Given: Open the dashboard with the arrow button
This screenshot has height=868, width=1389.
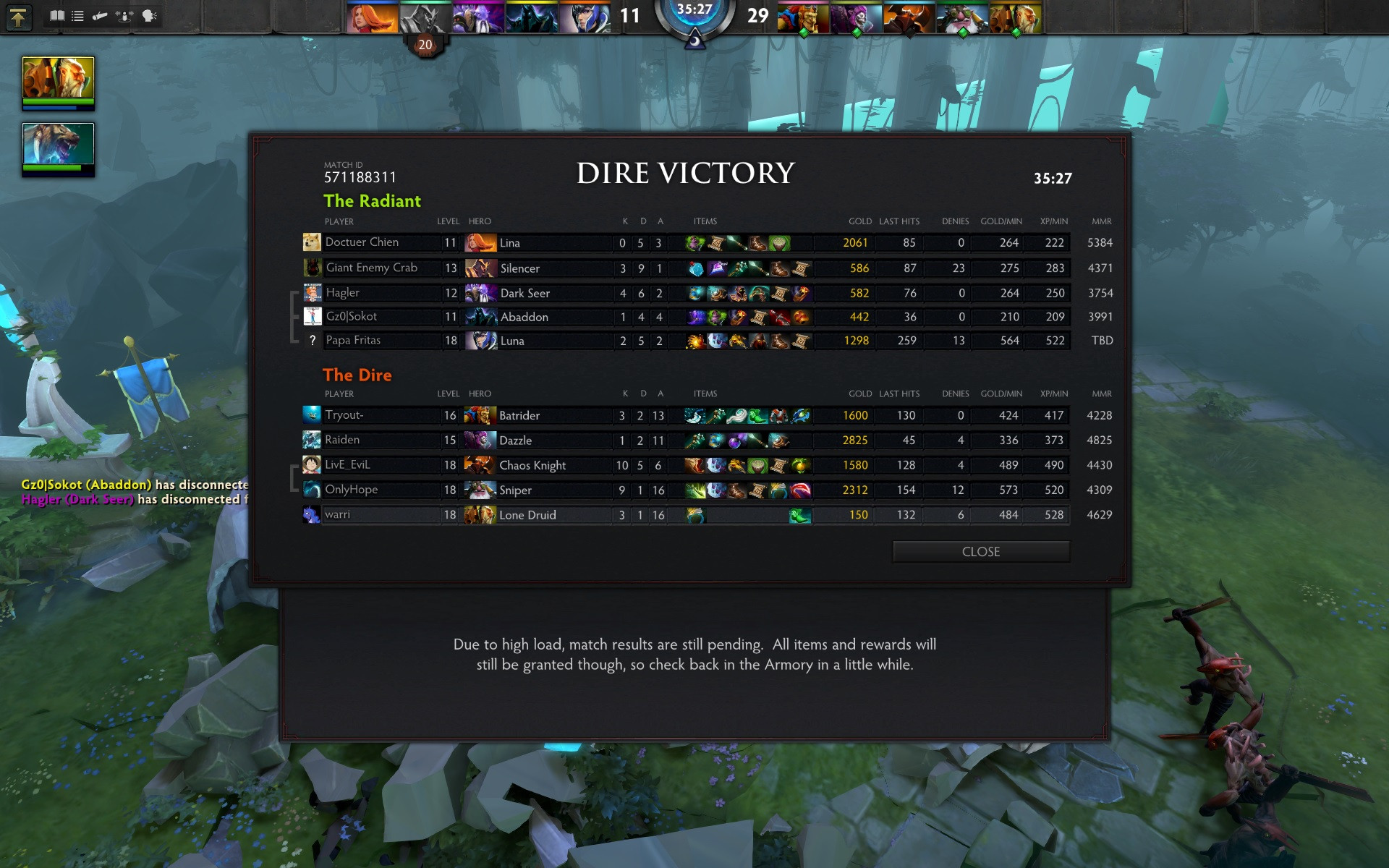Looking at the screenshot, I should click(18, 16).
